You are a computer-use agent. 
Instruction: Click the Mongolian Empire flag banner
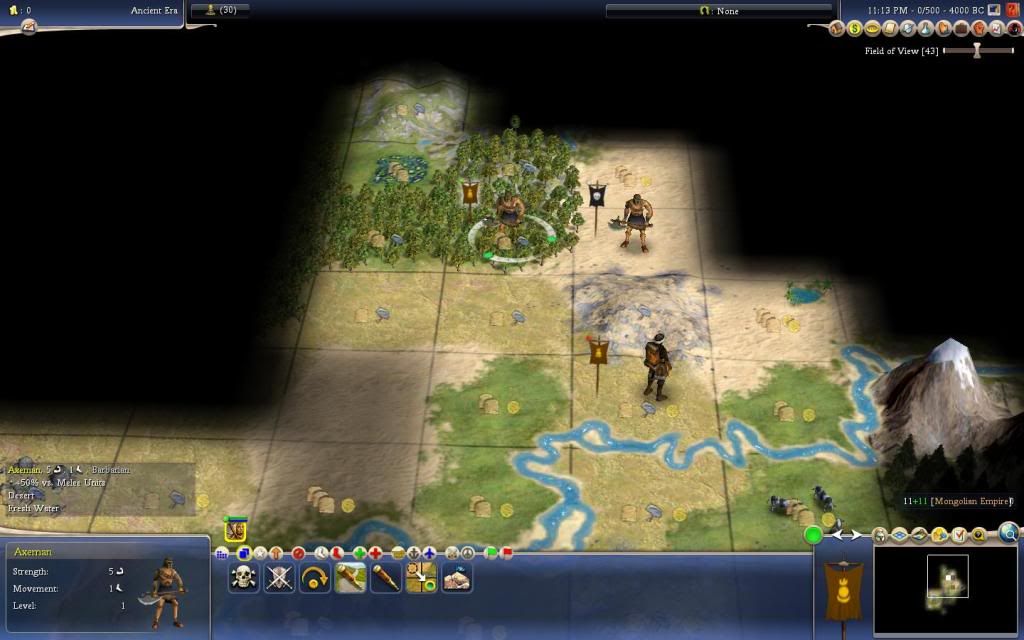(x=842, y=588)
